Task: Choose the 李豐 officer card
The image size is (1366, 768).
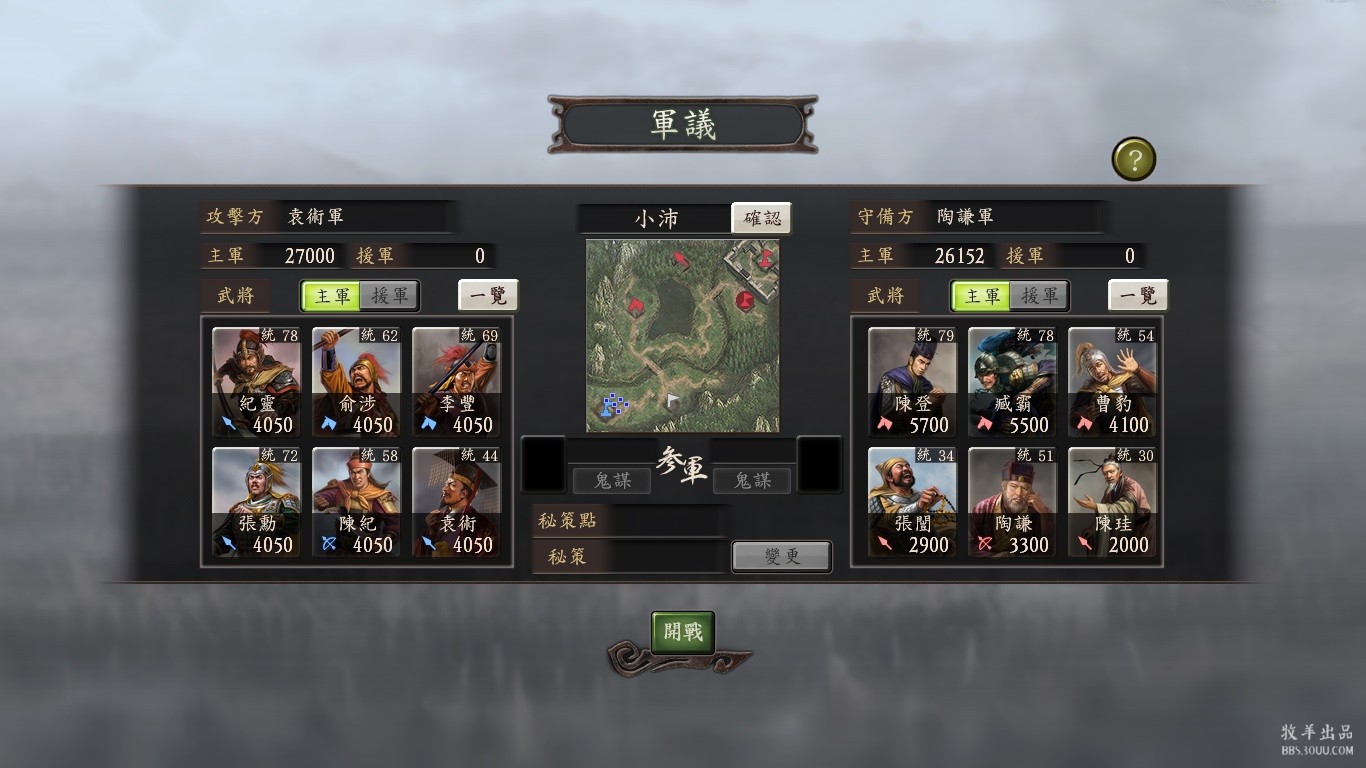Action: coord(457,382)
